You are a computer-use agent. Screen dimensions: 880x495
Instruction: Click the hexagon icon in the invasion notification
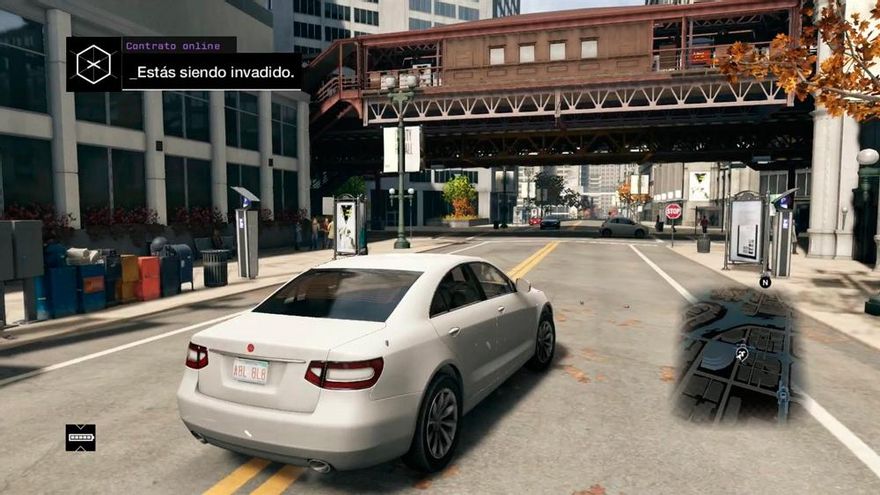pos(94,65)
